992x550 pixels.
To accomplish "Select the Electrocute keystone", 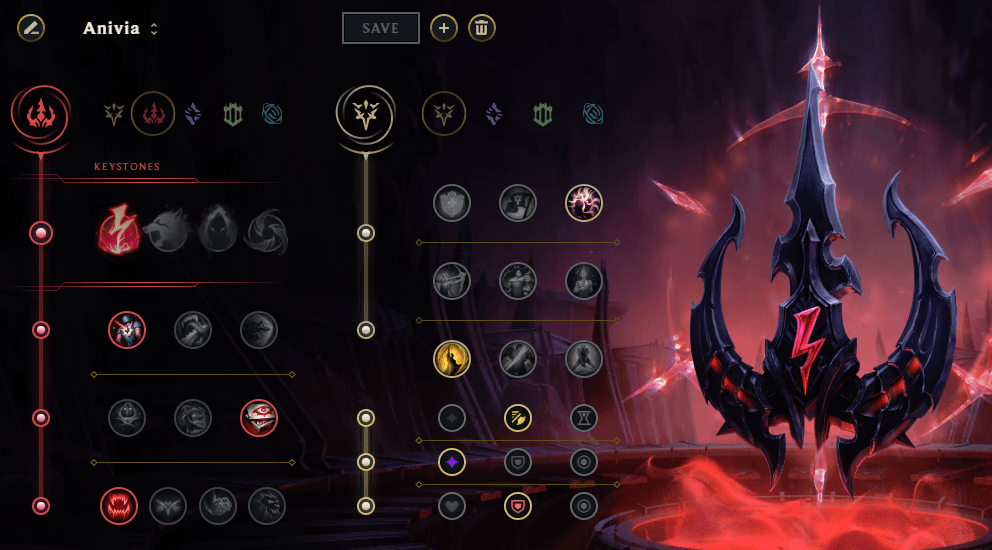I will click(116, 233).
